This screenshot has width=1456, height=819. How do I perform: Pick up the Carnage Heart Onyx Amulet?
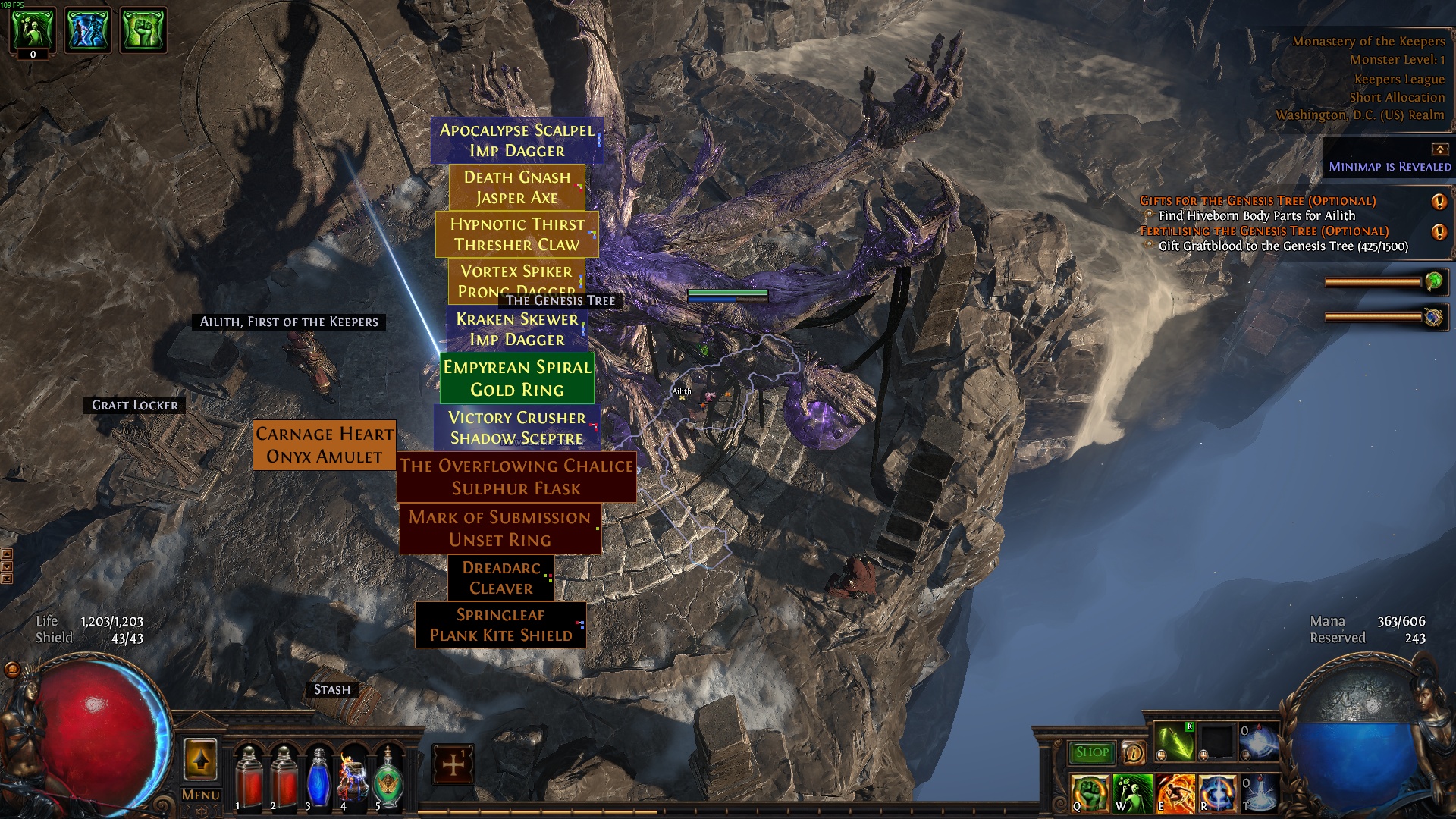[x=325, y=445]
